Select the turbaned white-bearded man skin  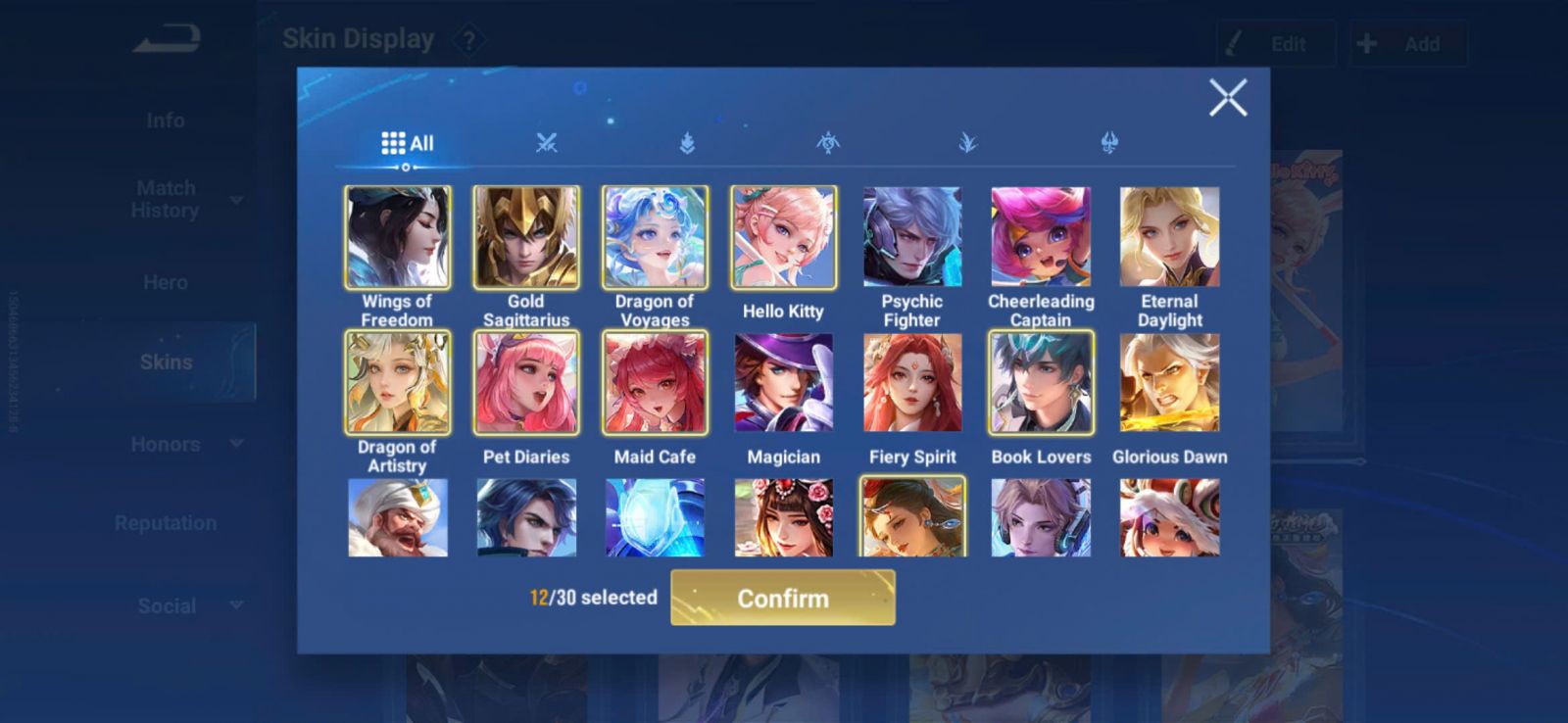(x=397, y=517)
